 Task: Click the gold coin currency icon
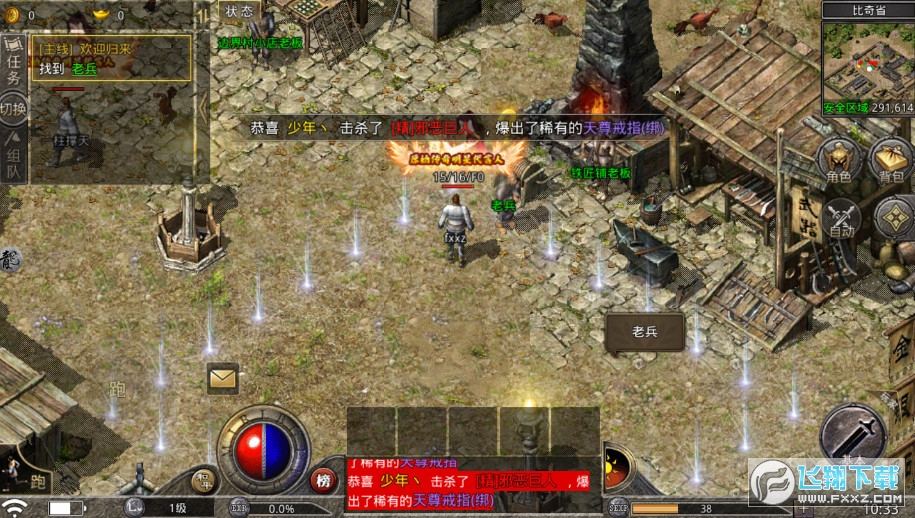13,14
